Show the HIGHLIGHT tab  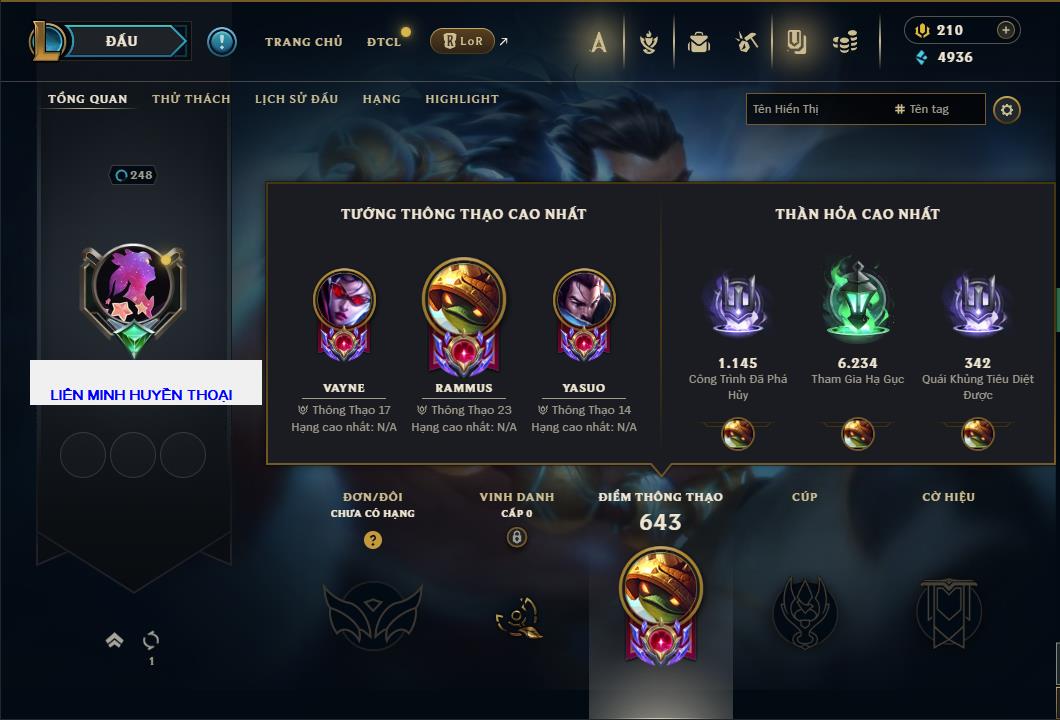tap(461, 99)
